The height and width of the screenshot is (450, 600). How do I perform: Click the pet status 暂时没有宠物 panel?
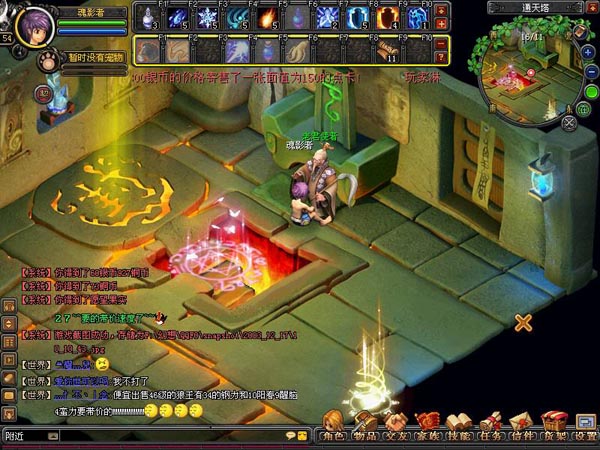coord(96,58)
